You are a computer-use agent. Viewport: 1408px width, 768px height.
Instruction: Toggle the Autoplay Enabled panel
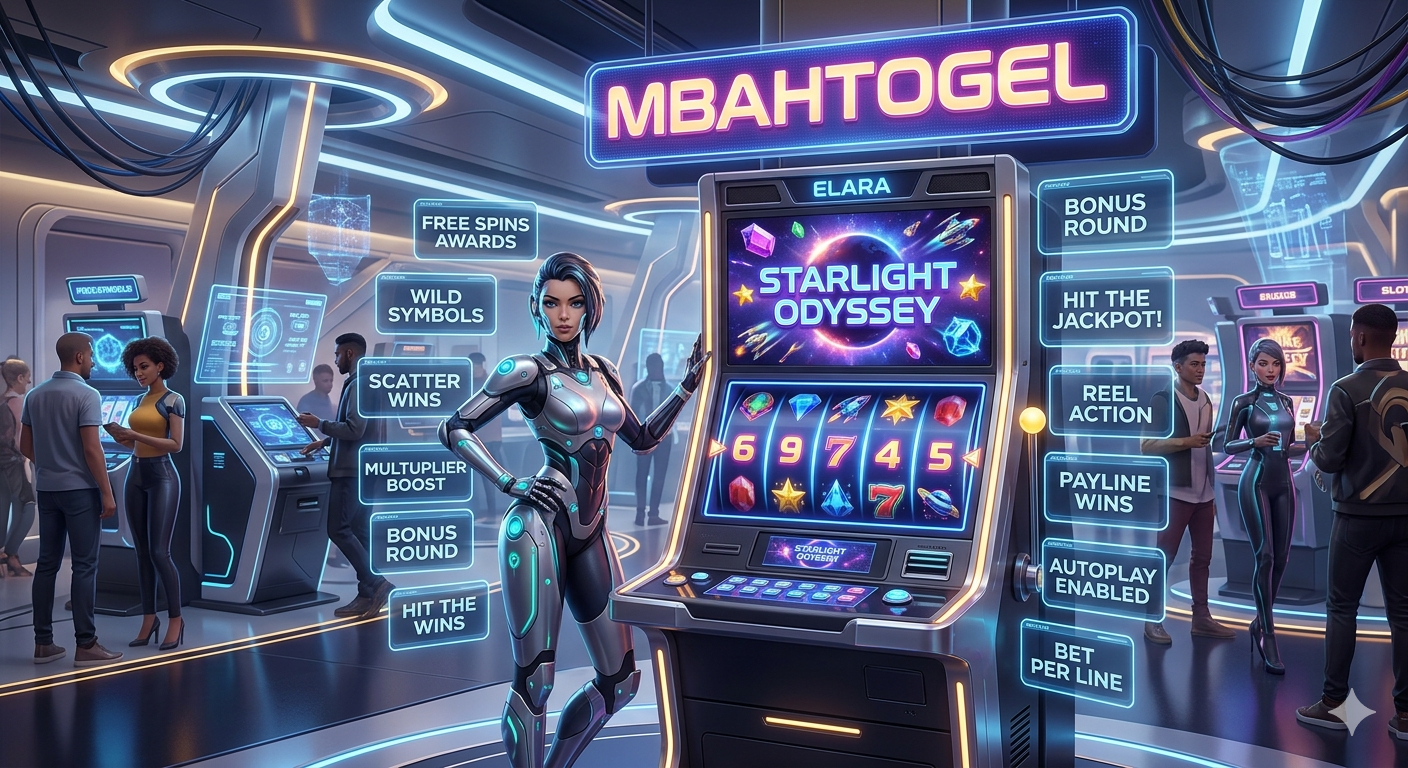[1104, 582]
